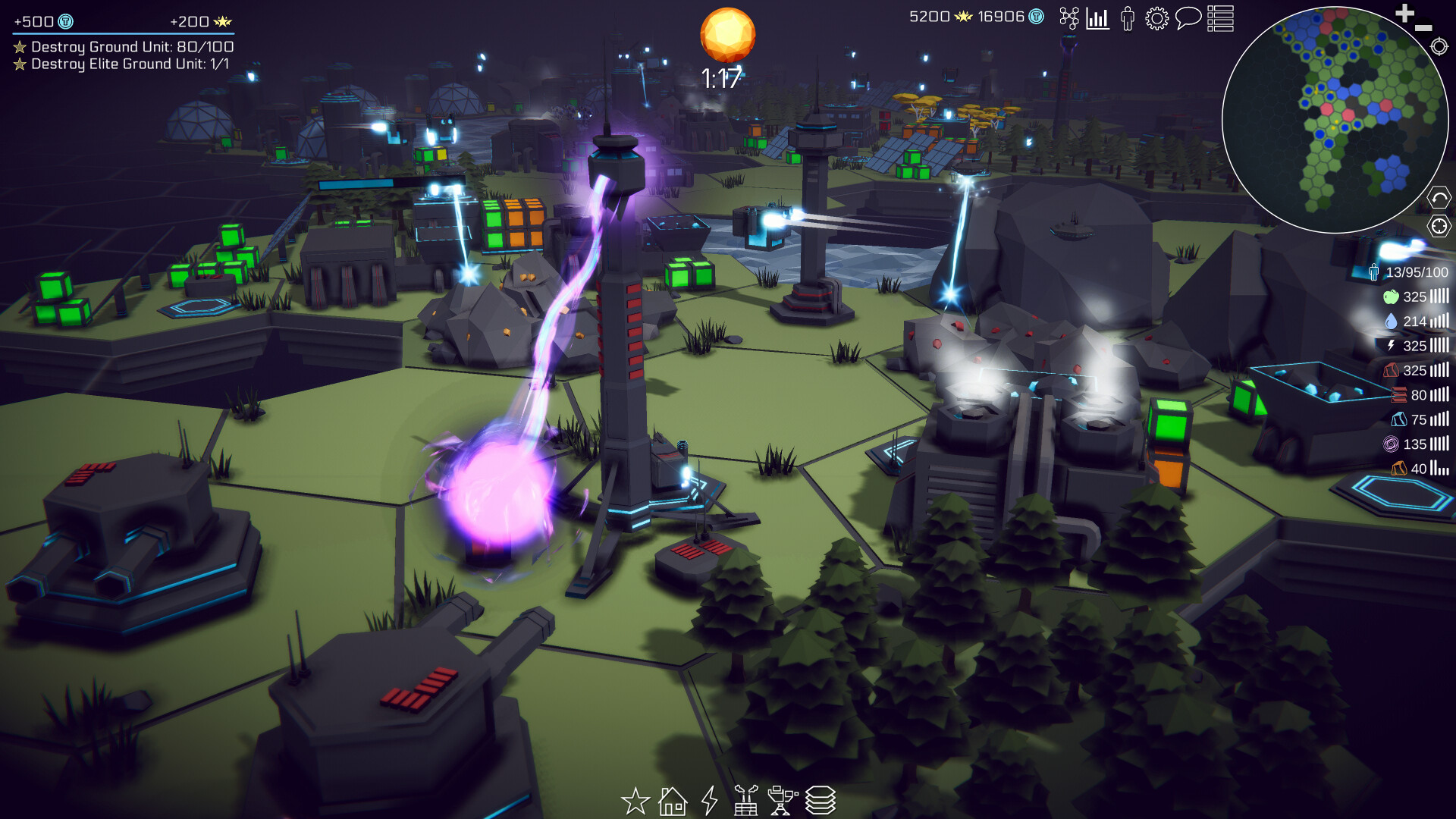Select the factory production category
This screenshot has width=1456, height=819.
click(x=747, y=800)
